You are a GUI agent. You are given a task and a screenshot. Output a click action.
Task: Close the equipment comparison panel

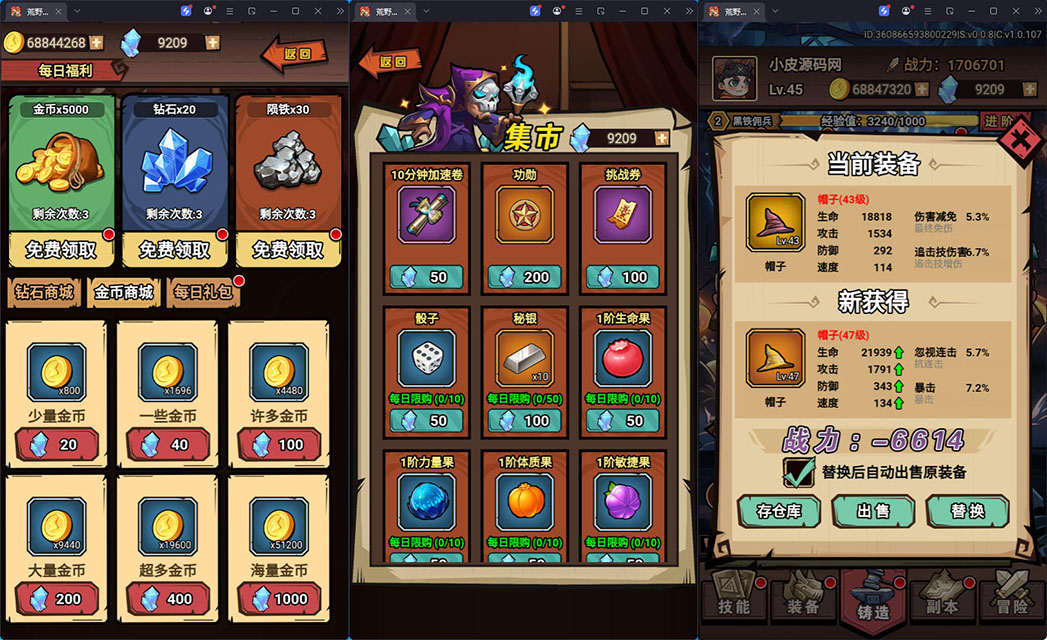(1019, 141)
